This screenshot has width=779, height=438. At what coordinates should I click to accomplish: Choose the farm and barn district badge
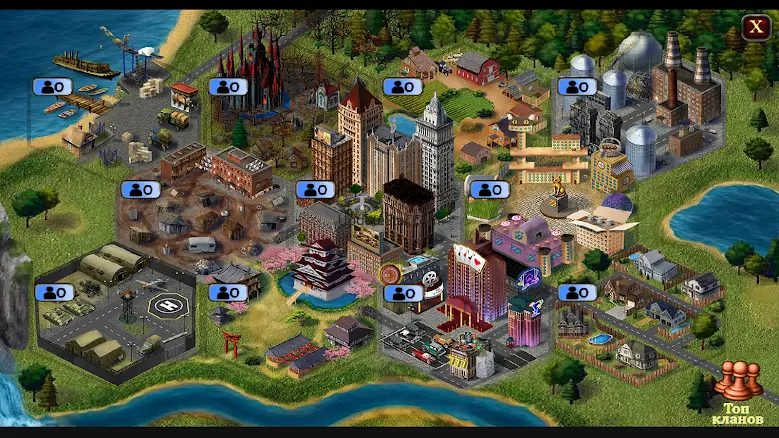coord(402,87)
